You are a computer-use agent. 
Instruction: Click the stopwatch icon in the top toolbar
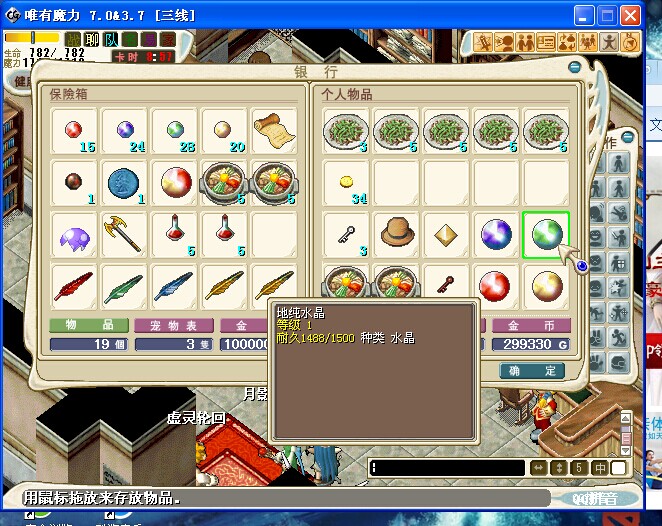630,42
